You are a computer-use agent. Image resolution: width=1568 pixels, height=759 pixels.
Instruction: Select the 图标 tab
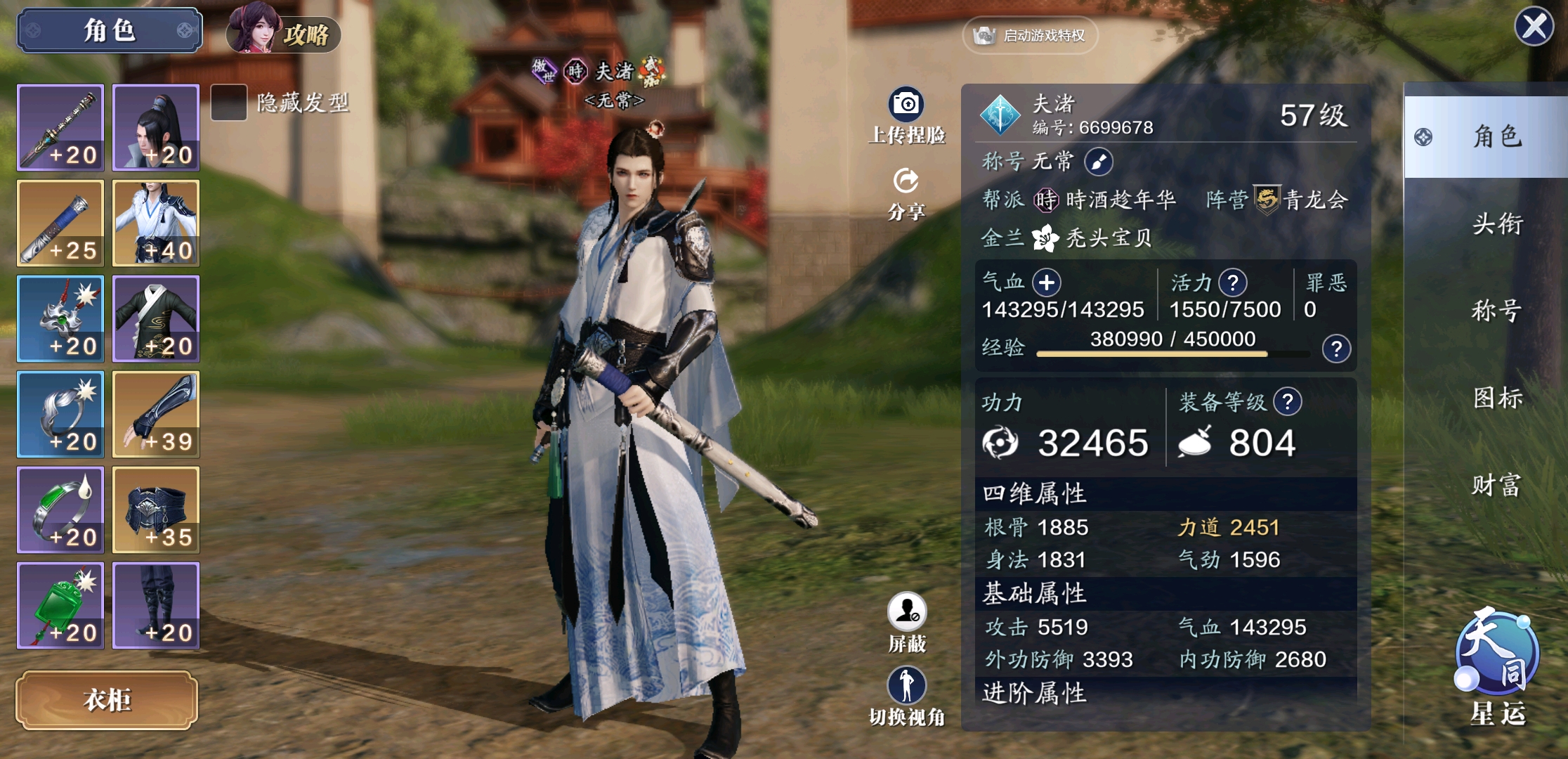coord(1496,398)
